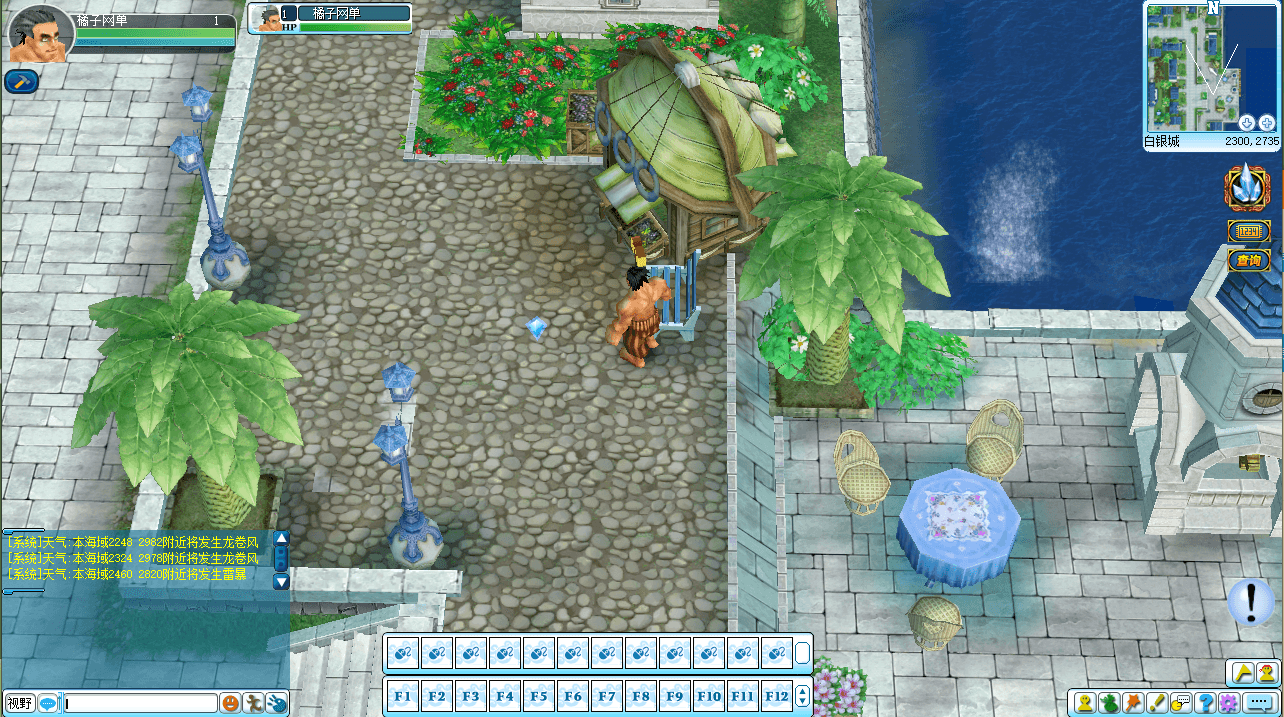
Task: Click the player portrait avatar
Action: [40, 35]
